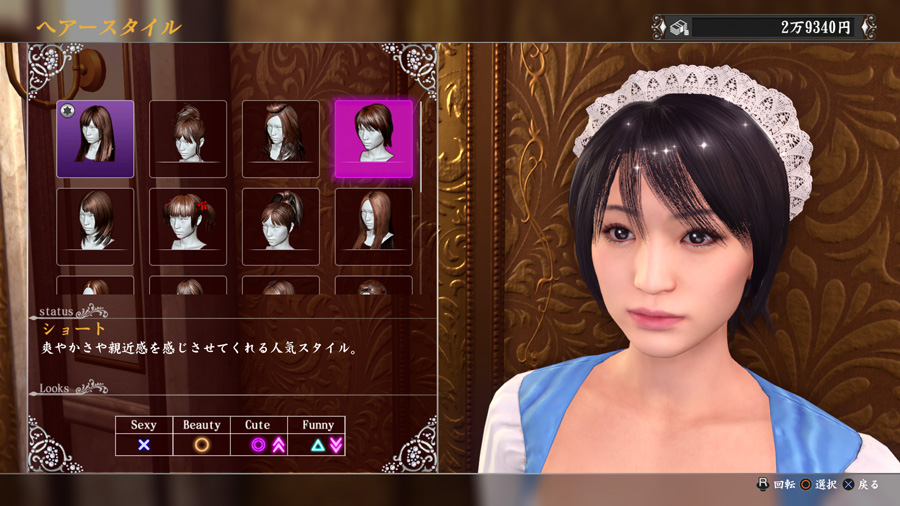Select the highlighted short hairstyle tile
This screenshot has height=506, width=900.
[373, 138]
